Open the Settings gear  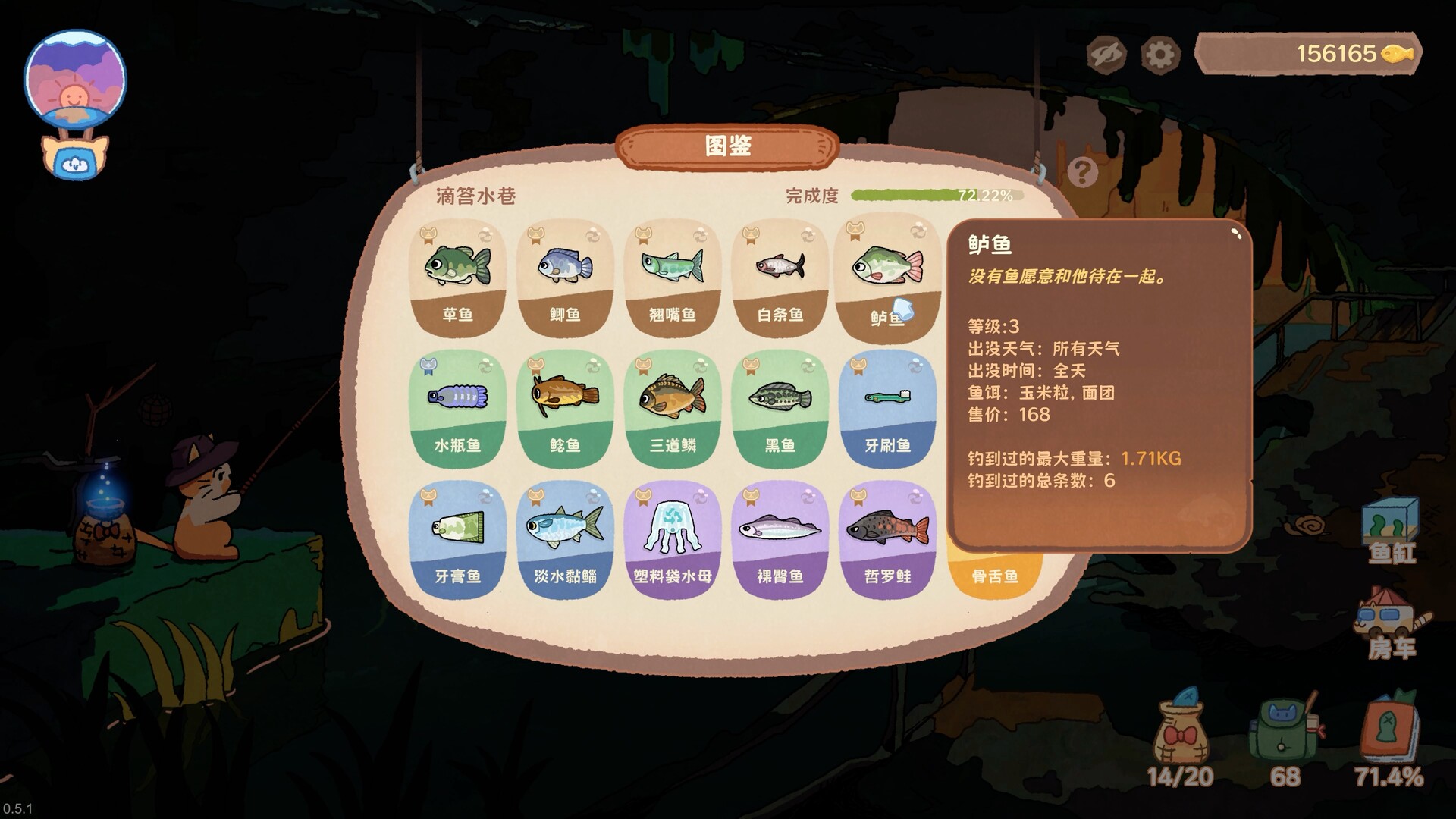tap(1161, 53)
